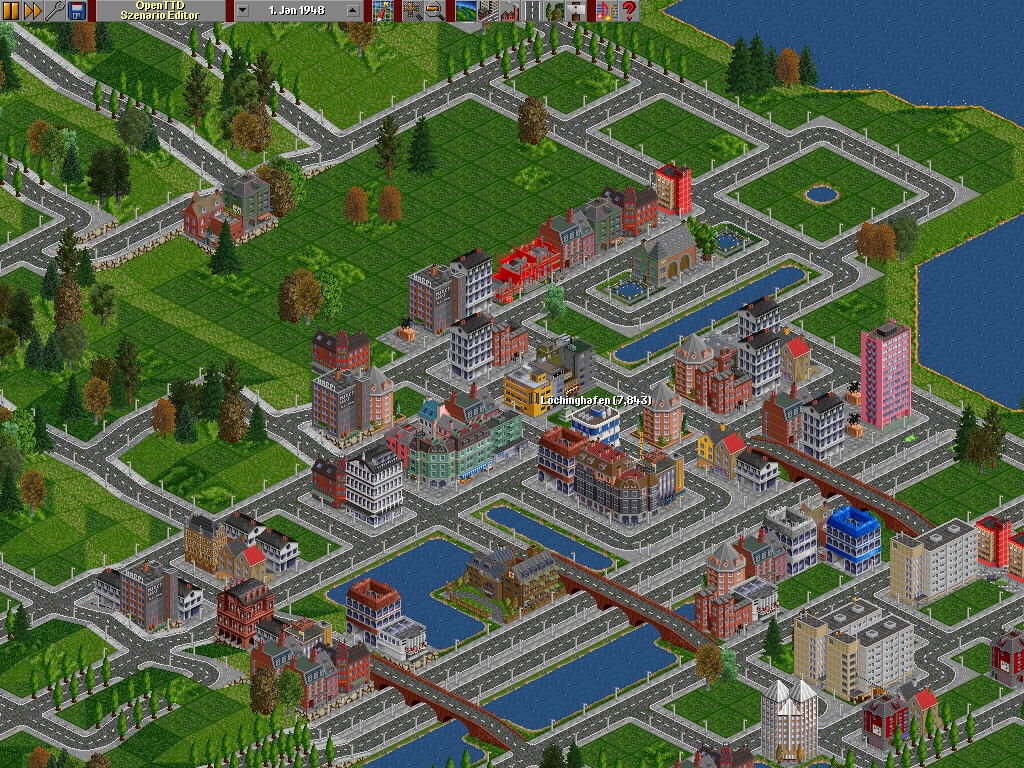Click the Lochinghafen town name label
1024x768 pixels.
tap(596, 400)
